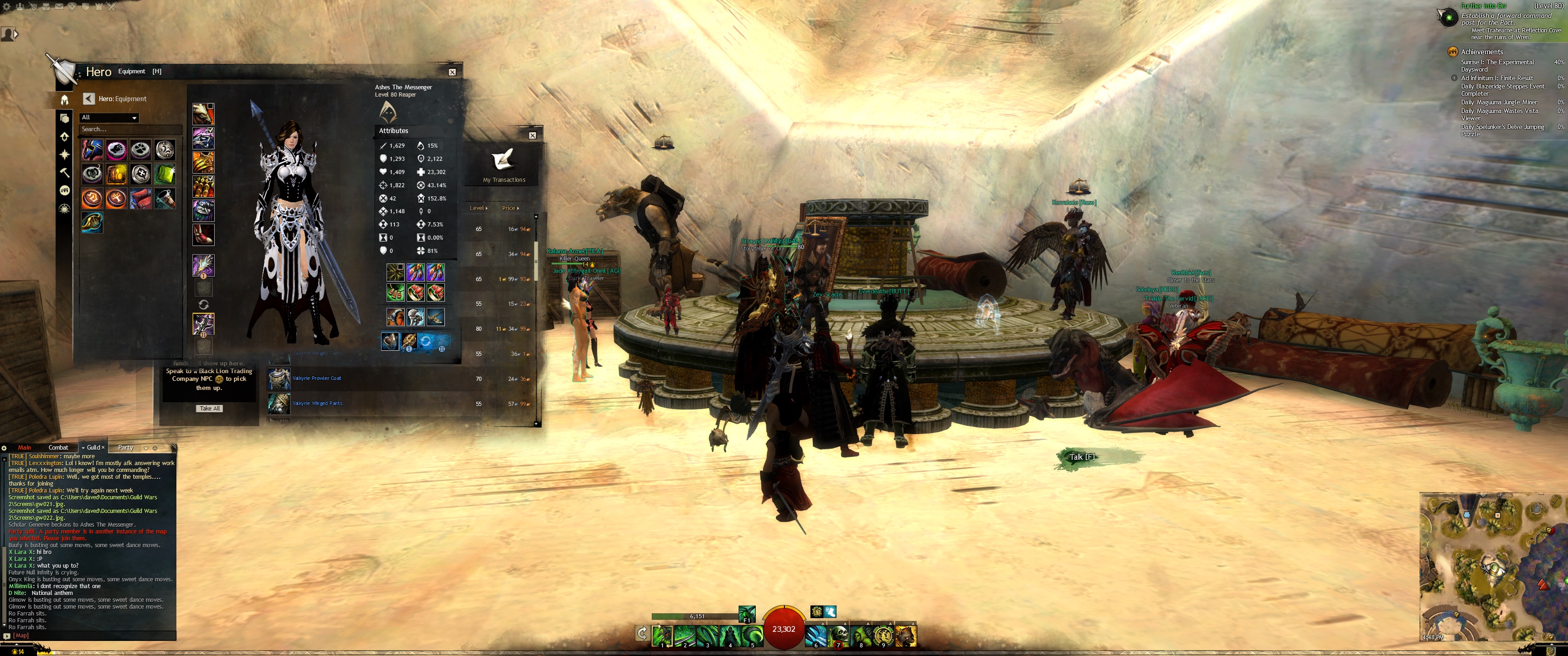Click the equipment Search field
The width and height of the screenshot is (1568, 656).
coord(129,129)
